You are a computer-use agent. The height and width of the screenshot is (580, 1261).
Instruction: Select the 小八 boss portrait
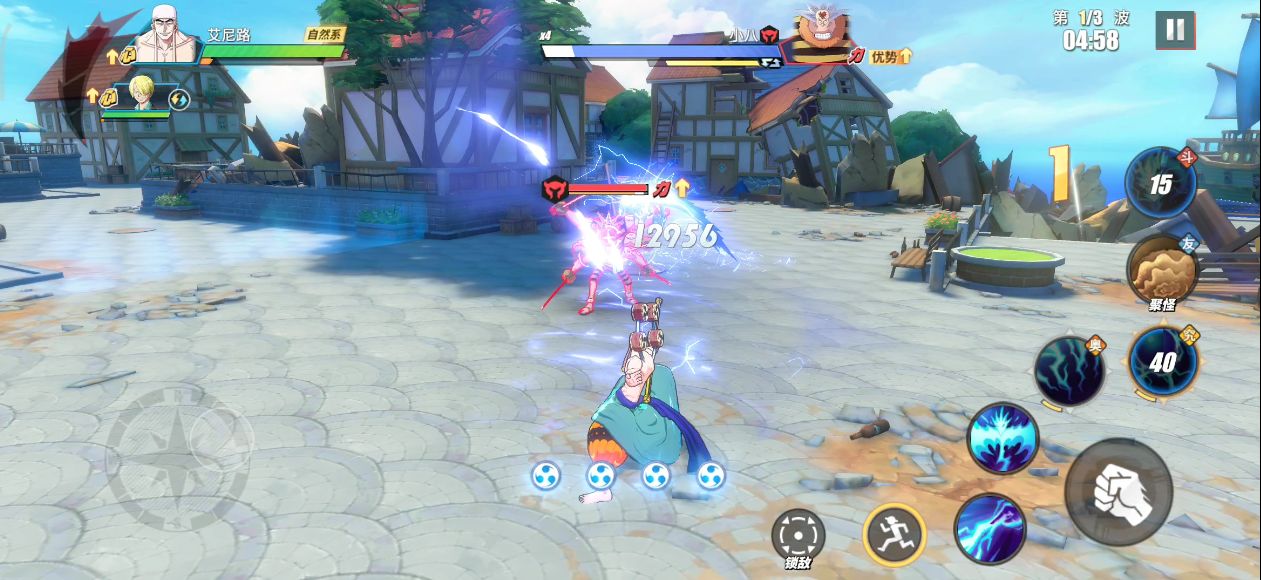tap(822, 37)
